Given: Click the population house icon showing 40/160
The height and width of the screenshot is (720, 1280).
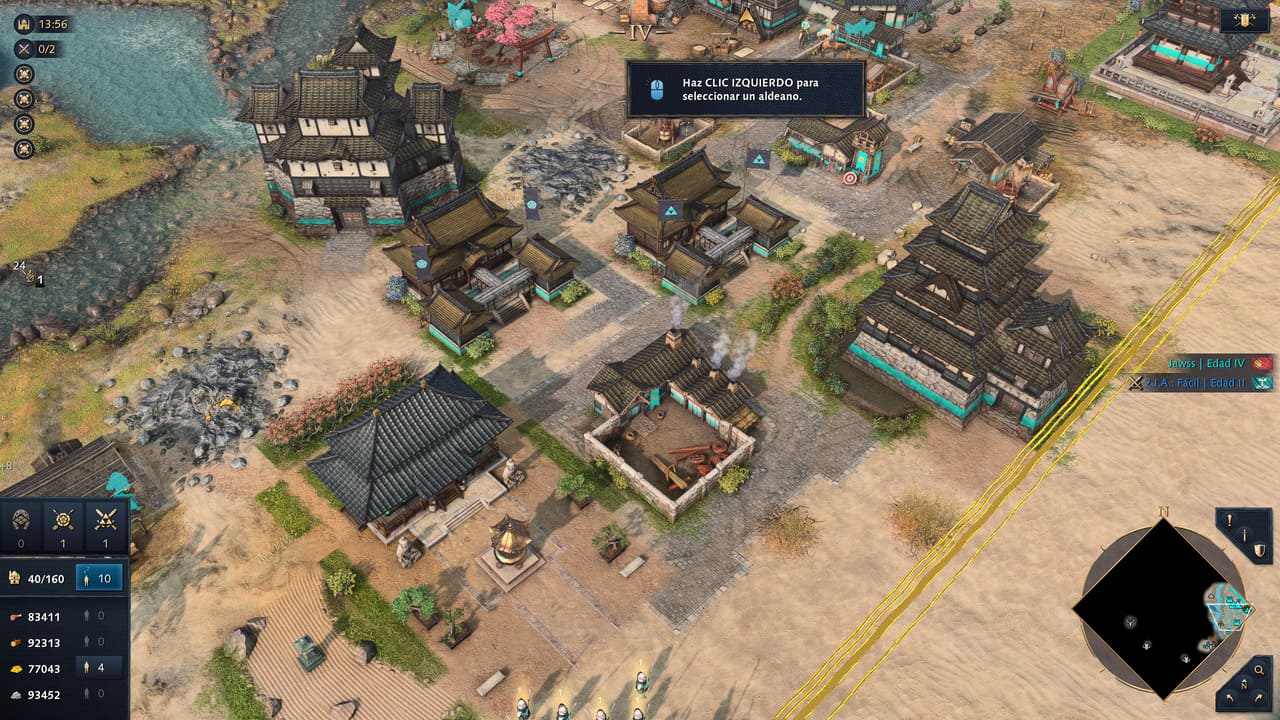Looking at the screenshot, I should click(15, 577).
